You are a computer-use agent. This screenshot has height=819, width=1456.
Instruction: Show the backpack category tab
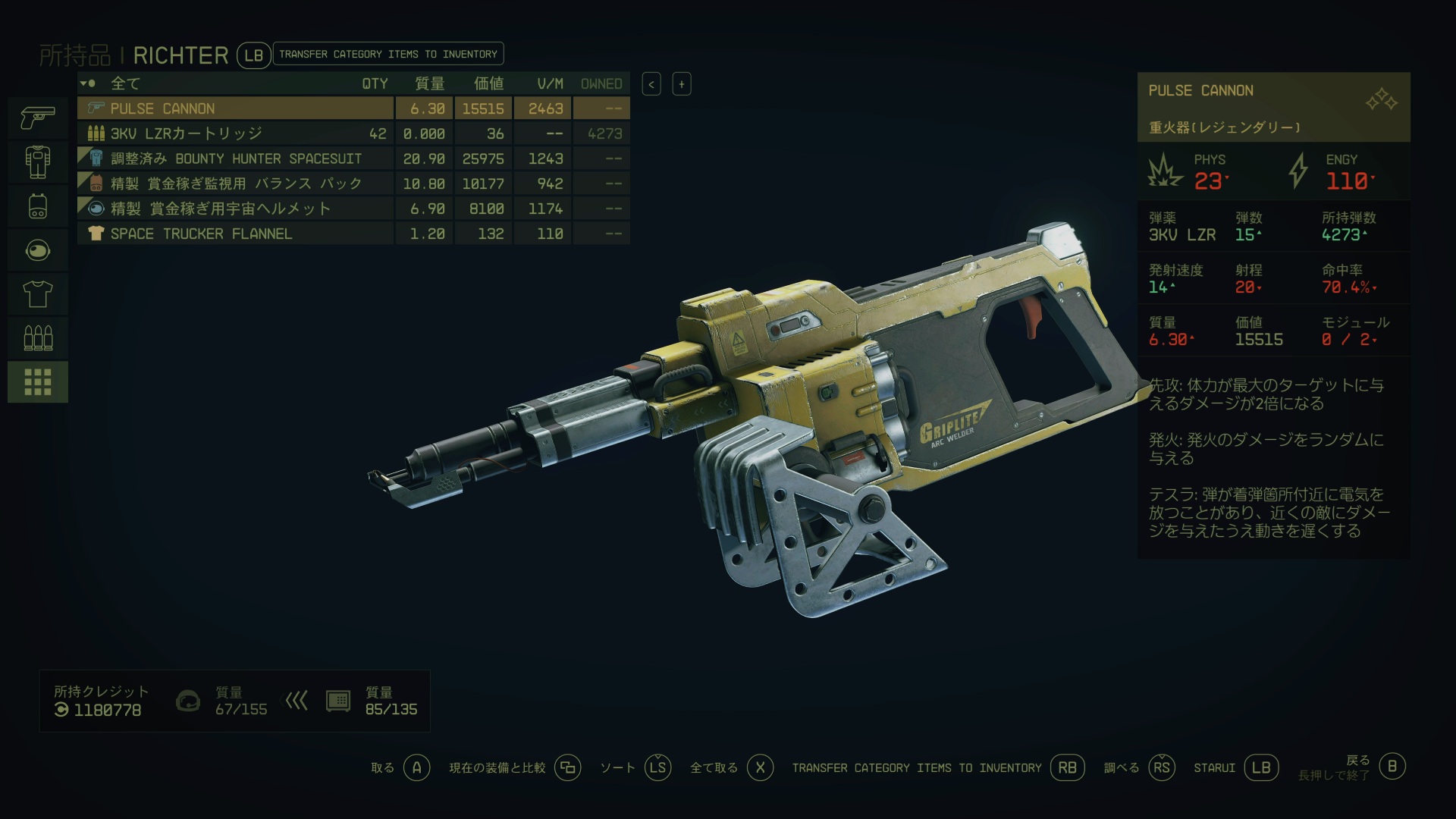point(38,206)
